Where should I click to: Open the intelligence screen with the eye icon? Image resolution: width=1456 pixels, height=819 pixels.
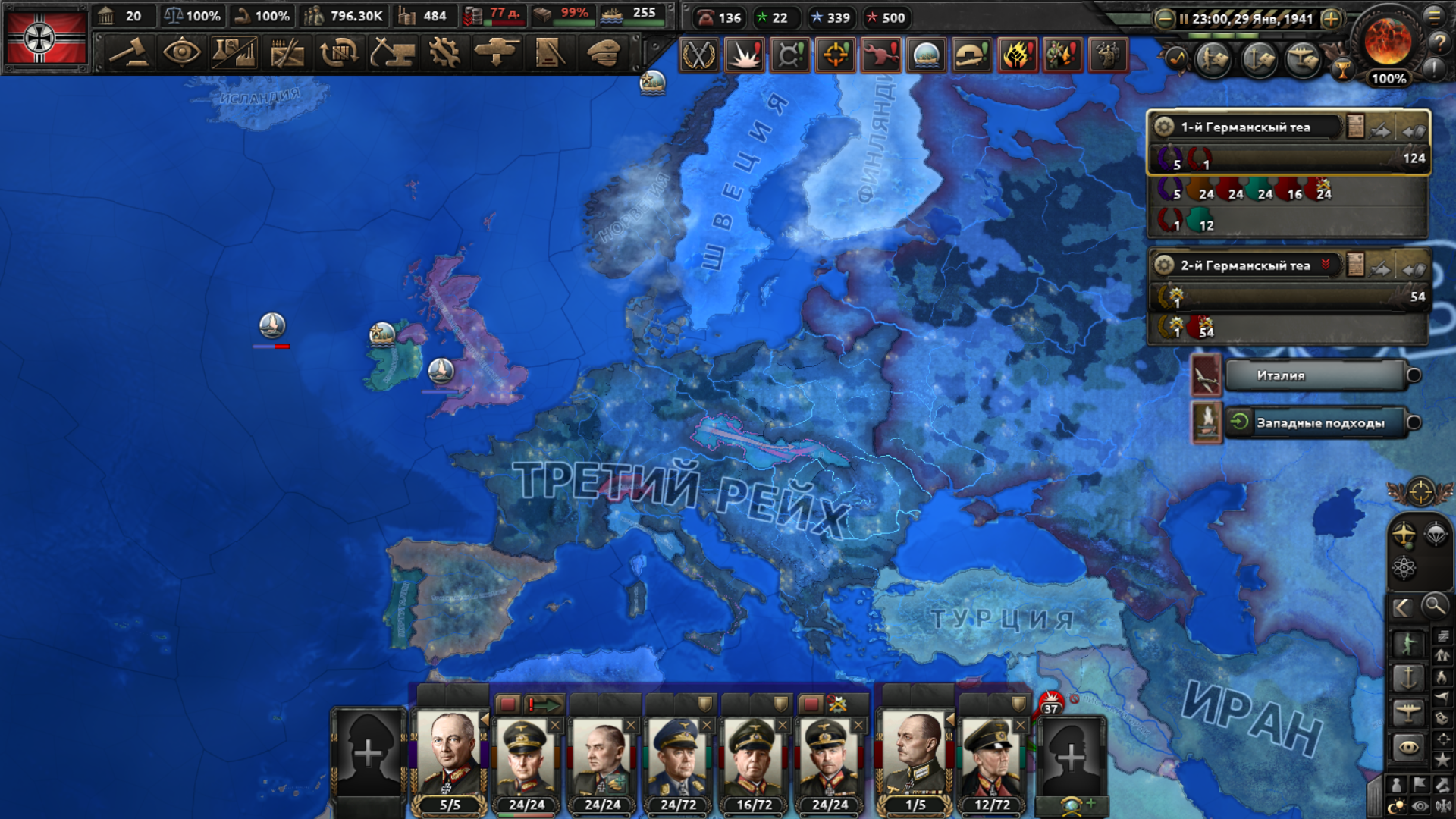(181, 53)
